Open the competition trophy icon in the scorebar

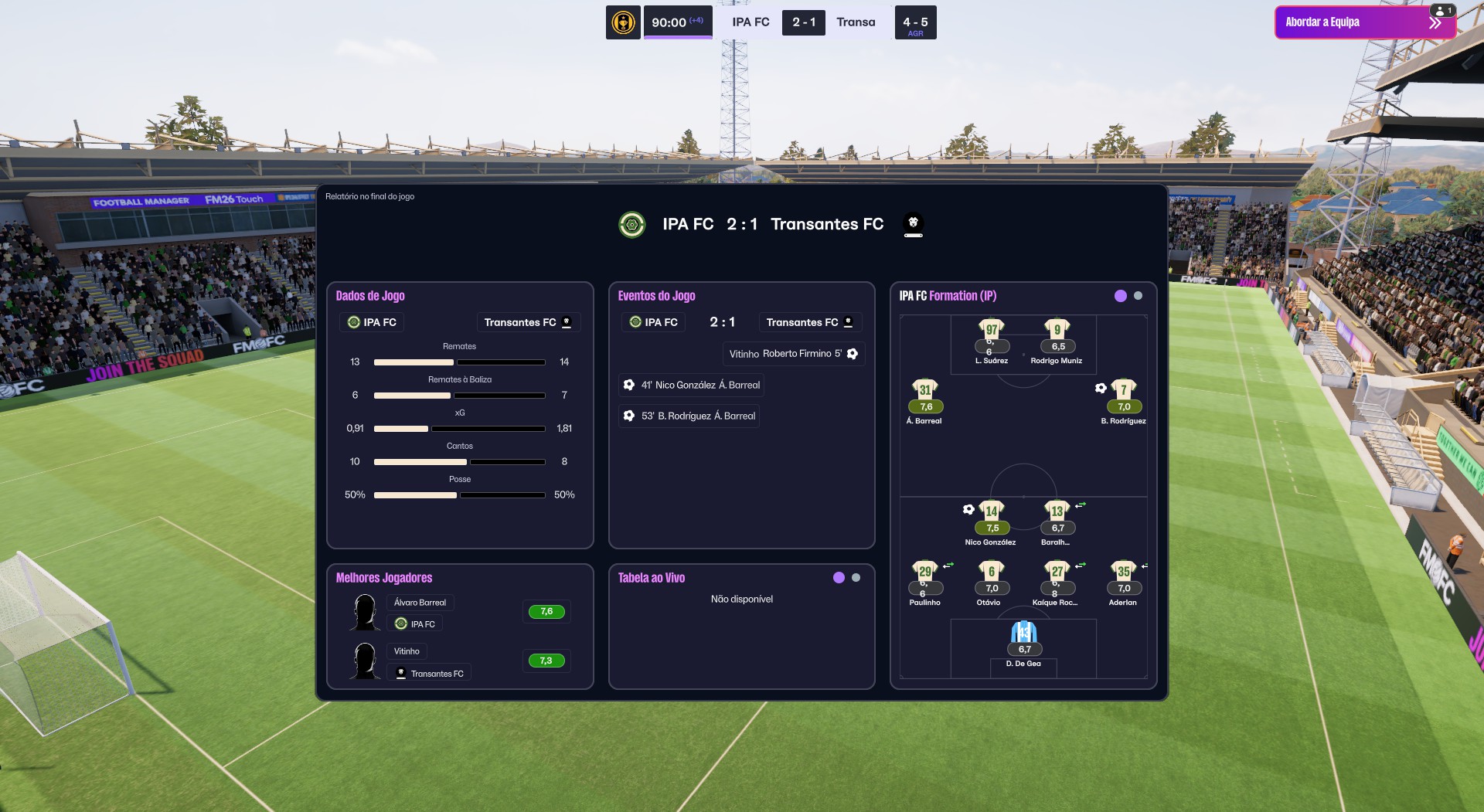(x=623, y=22)
